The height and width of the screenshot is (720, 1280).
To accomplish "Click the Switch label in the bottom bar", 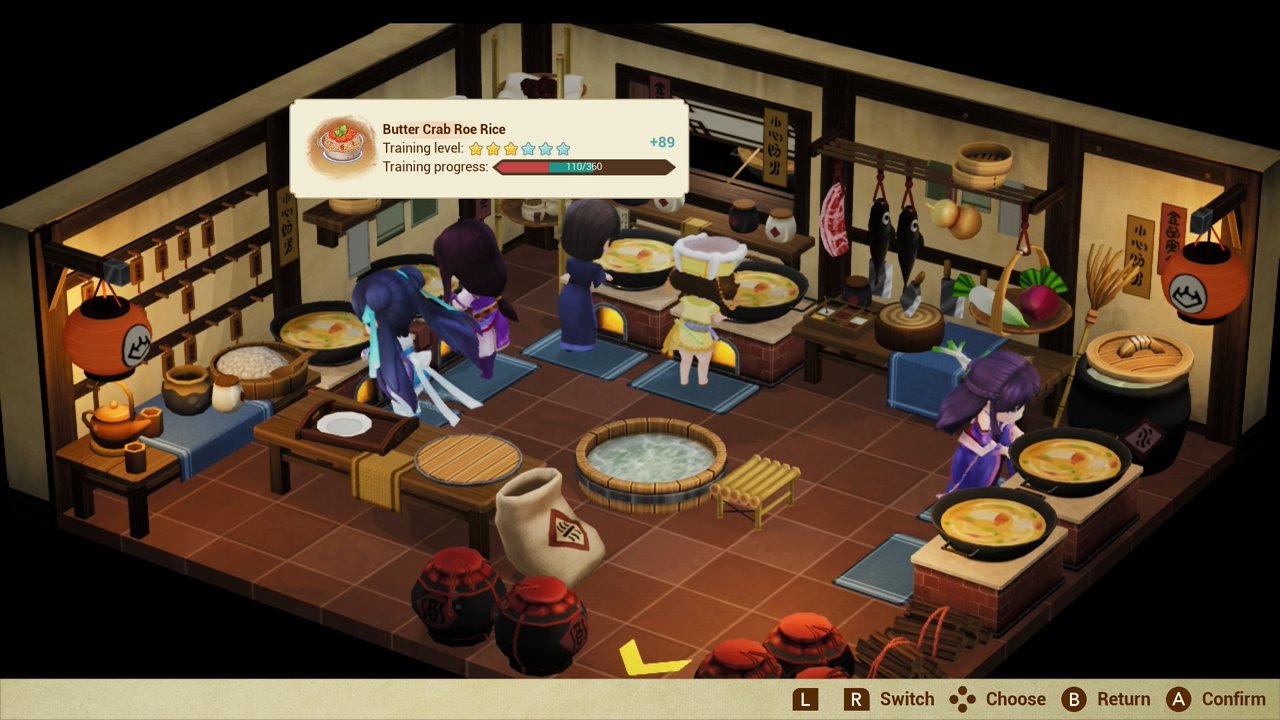I will (x=905, y=698).
